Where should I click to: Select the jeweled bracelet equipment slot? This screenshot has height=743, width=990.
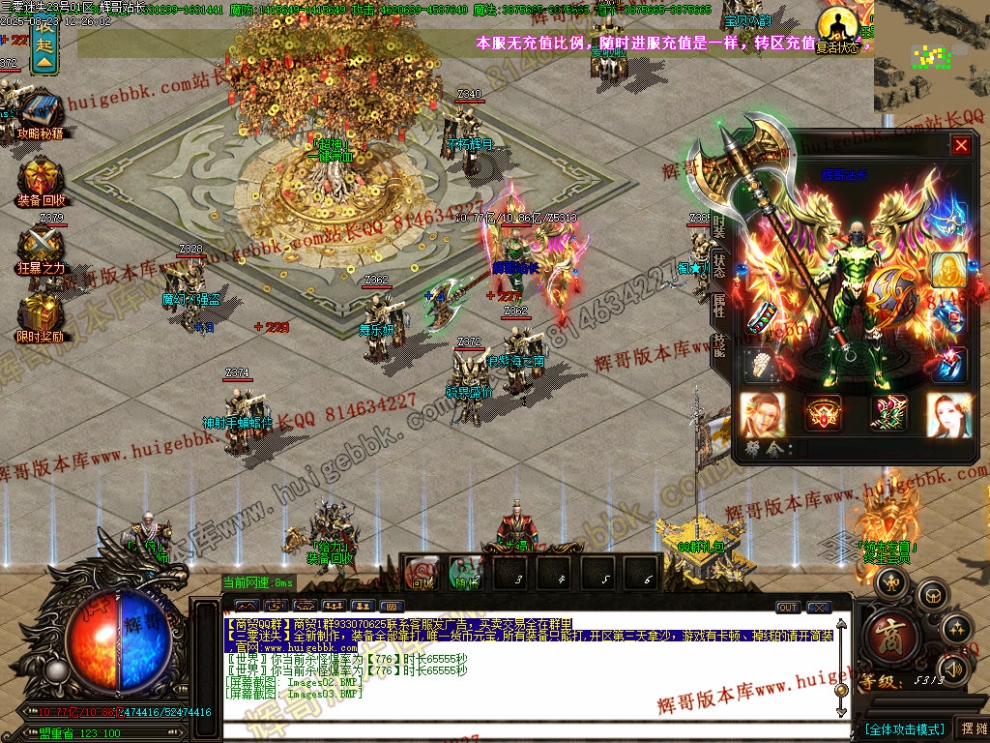(763, 316)
